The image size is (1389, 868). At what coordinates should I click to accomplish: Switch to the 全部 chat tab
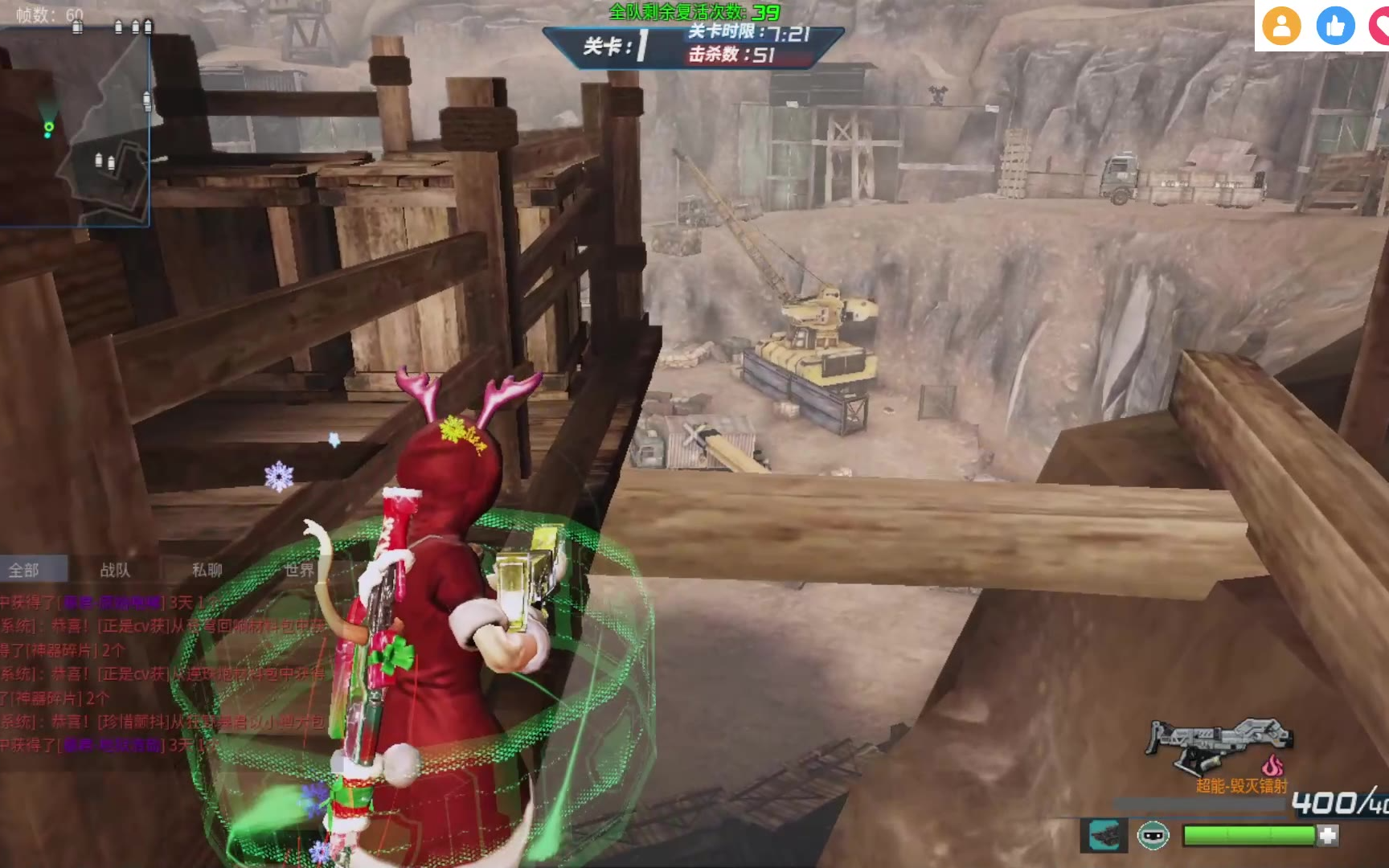click(24, 570)
